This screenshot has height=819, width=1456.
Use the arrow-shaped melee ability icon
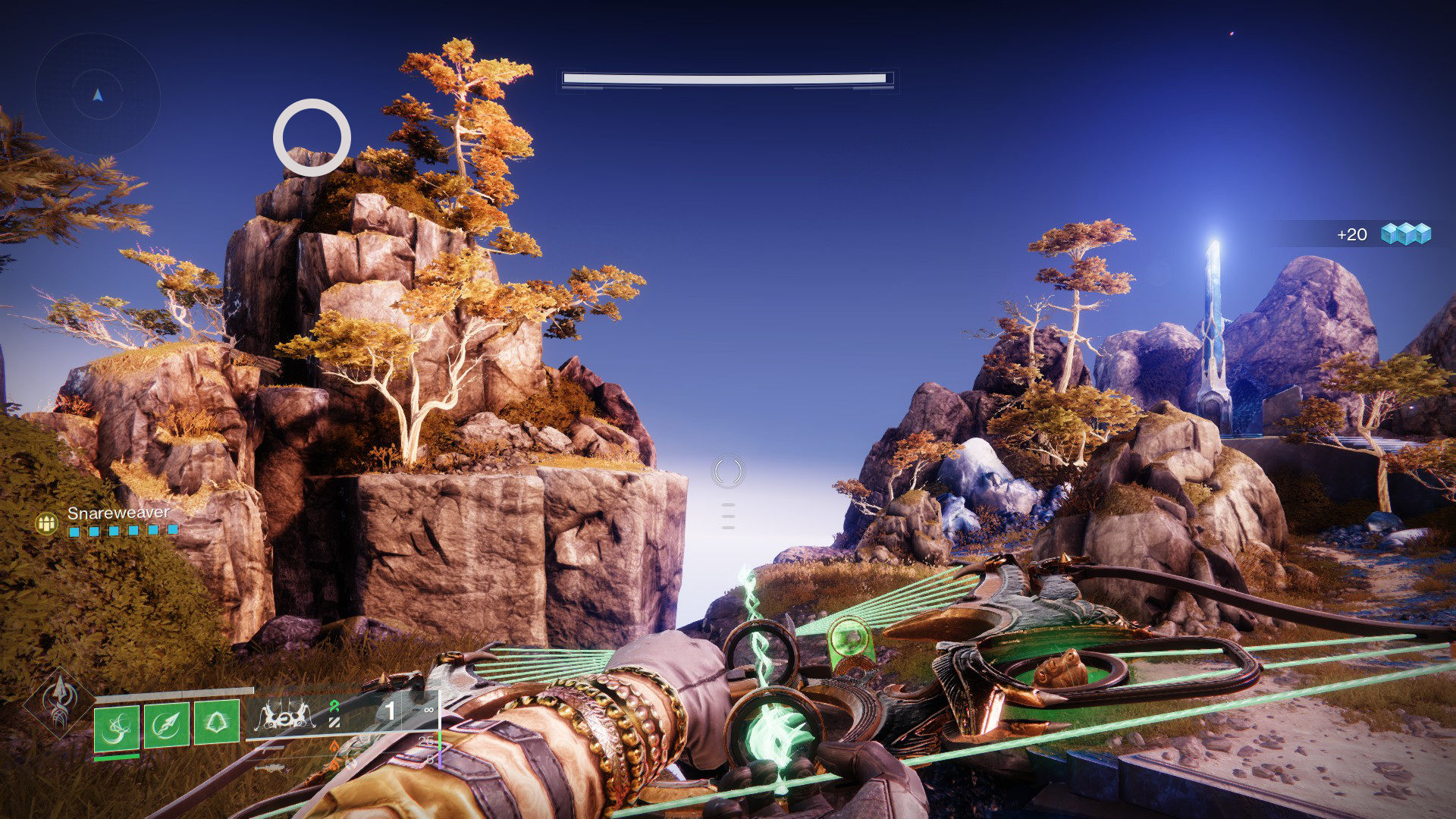167,725
